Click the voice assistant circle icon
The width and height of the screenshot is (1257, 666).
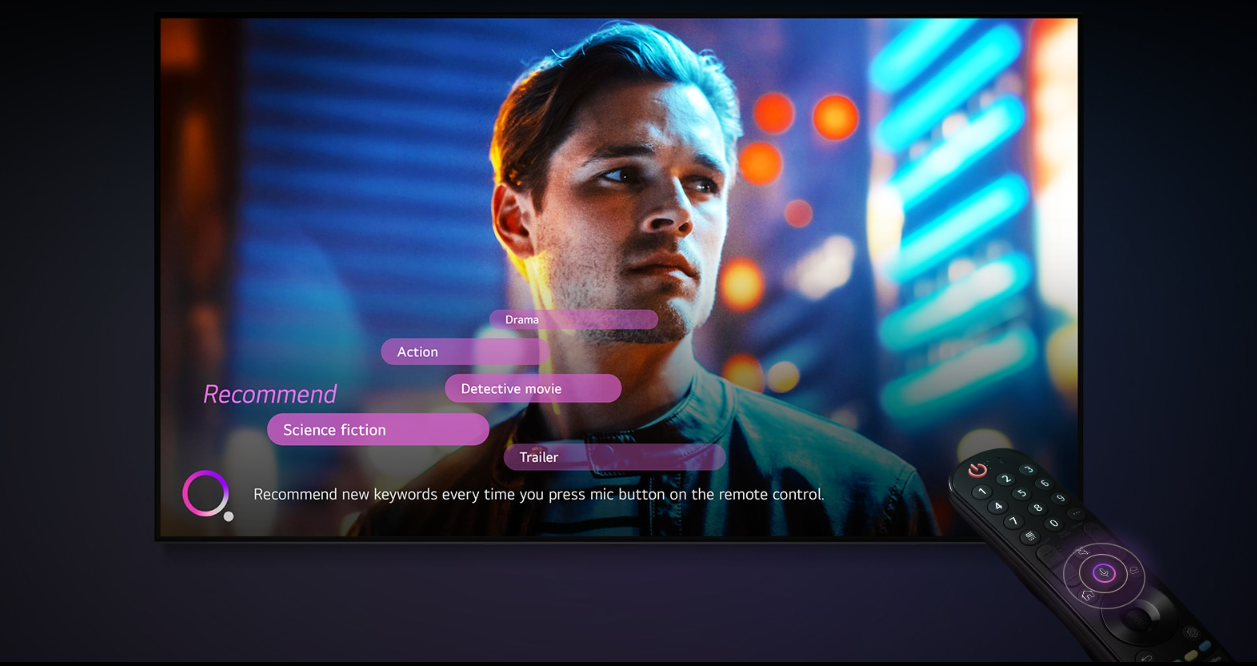click(x=206, y=494)
